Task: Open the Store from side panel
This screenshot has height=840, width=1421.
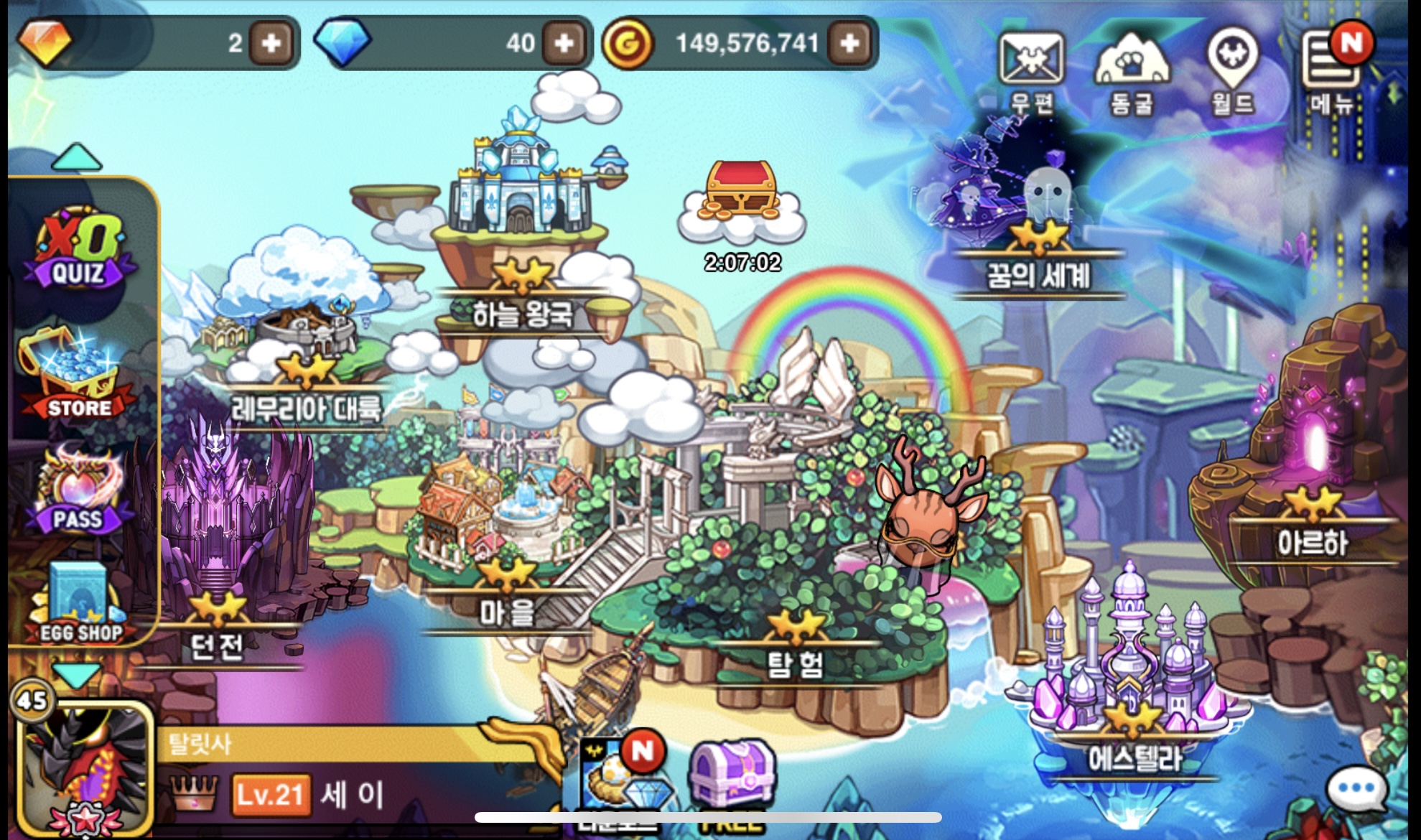Action: 78,375
